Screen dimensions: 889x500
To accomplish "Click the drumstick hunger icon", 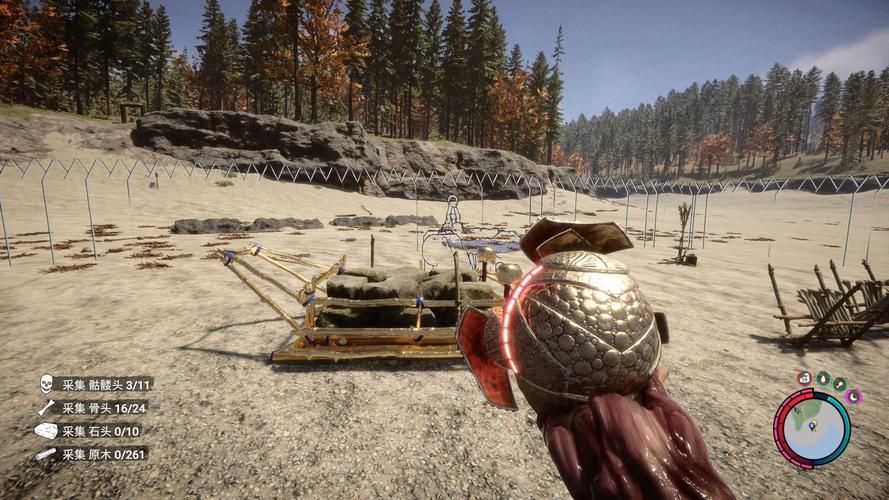I will click(839, 384).
